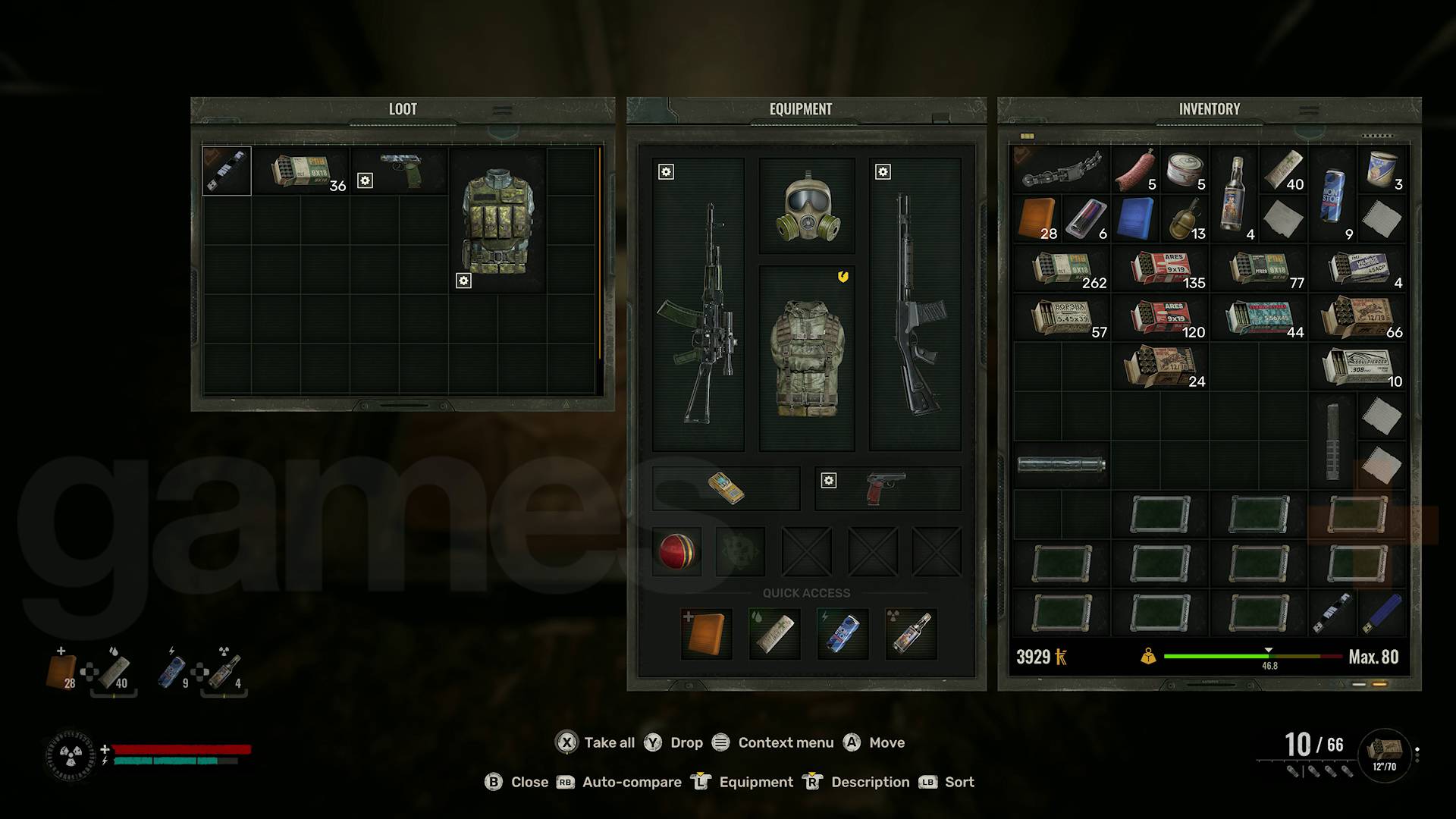Select the red ball artifact slot
This screenshot has width=1456, height=819.
pos(676,551)
